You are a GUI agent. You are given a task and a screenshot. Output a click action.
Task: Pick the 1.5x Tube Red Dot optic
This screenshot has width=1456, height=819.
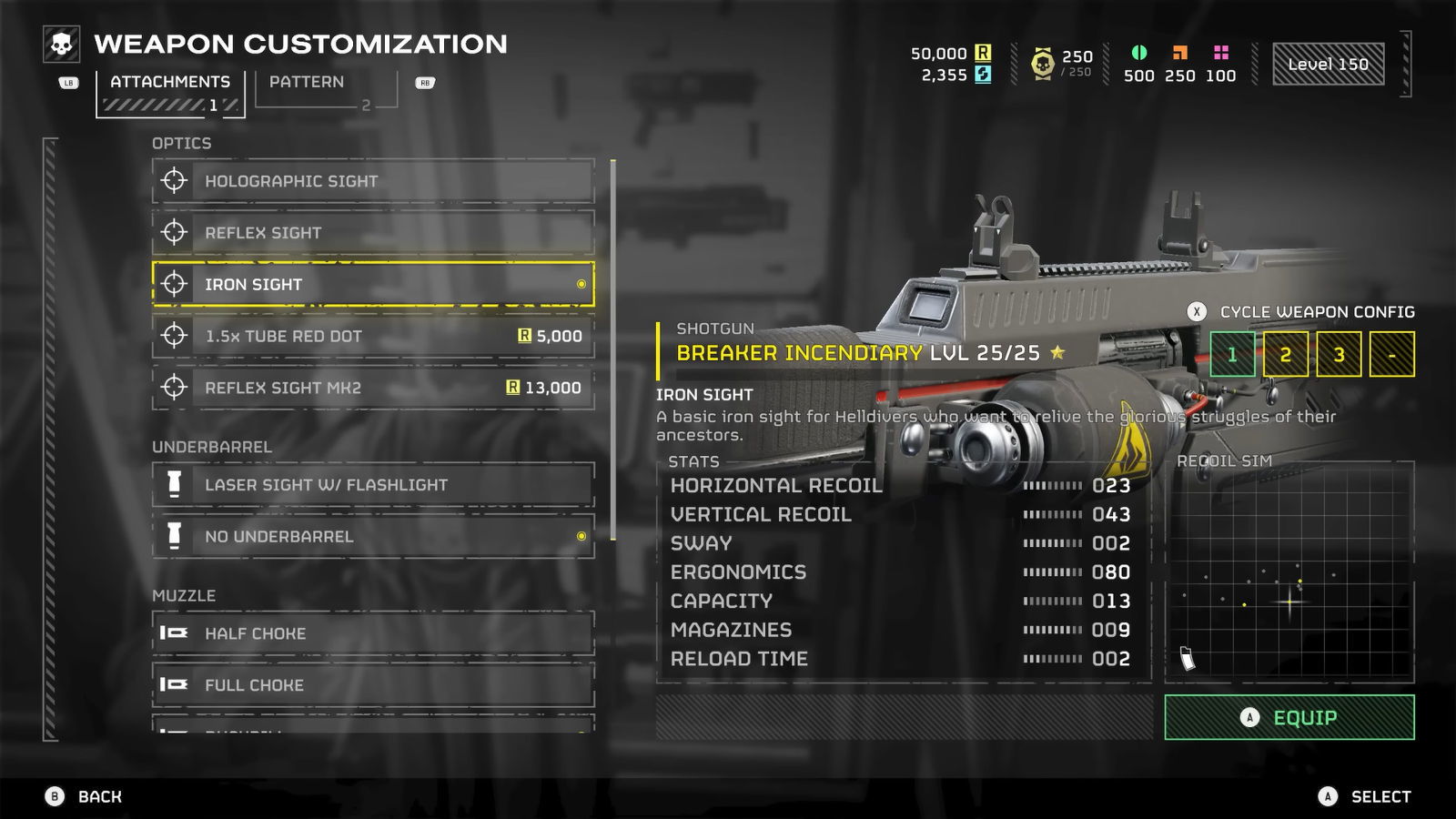pyautogui.click(x=373, y=336)
